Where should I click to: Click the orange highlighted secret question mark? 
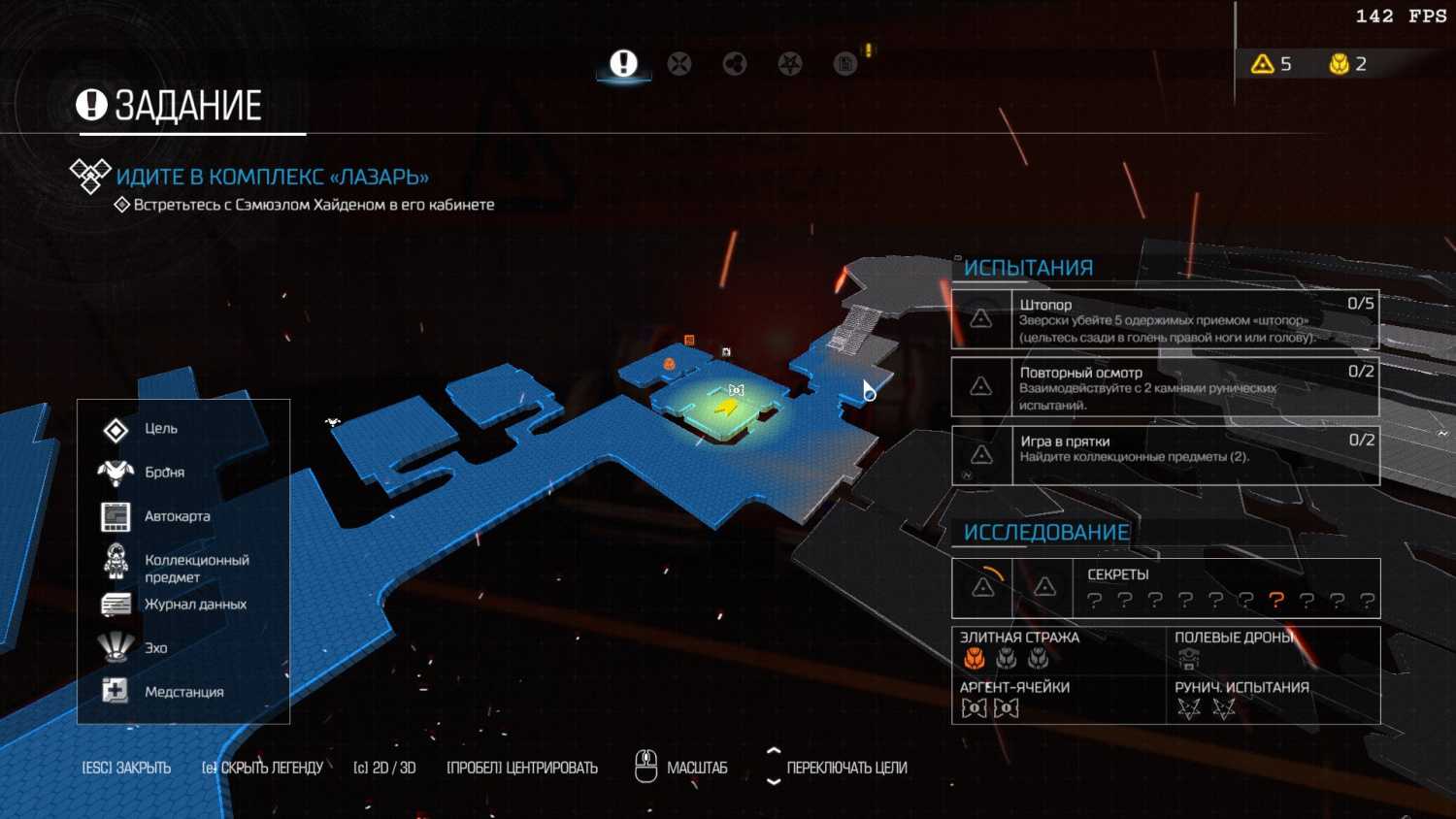coord(1276,601)
